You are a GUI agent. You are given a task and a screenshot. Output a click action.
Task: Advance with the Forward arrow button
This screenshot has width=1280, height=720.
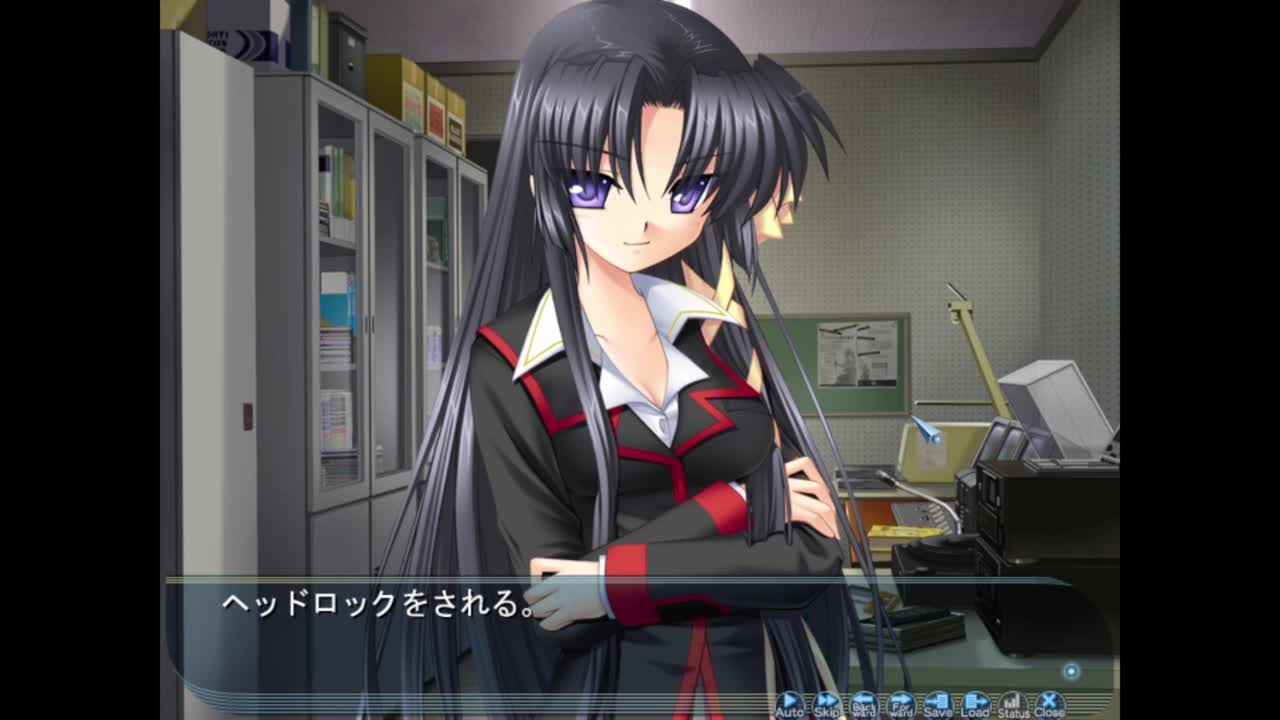click(x=900, y=705)
